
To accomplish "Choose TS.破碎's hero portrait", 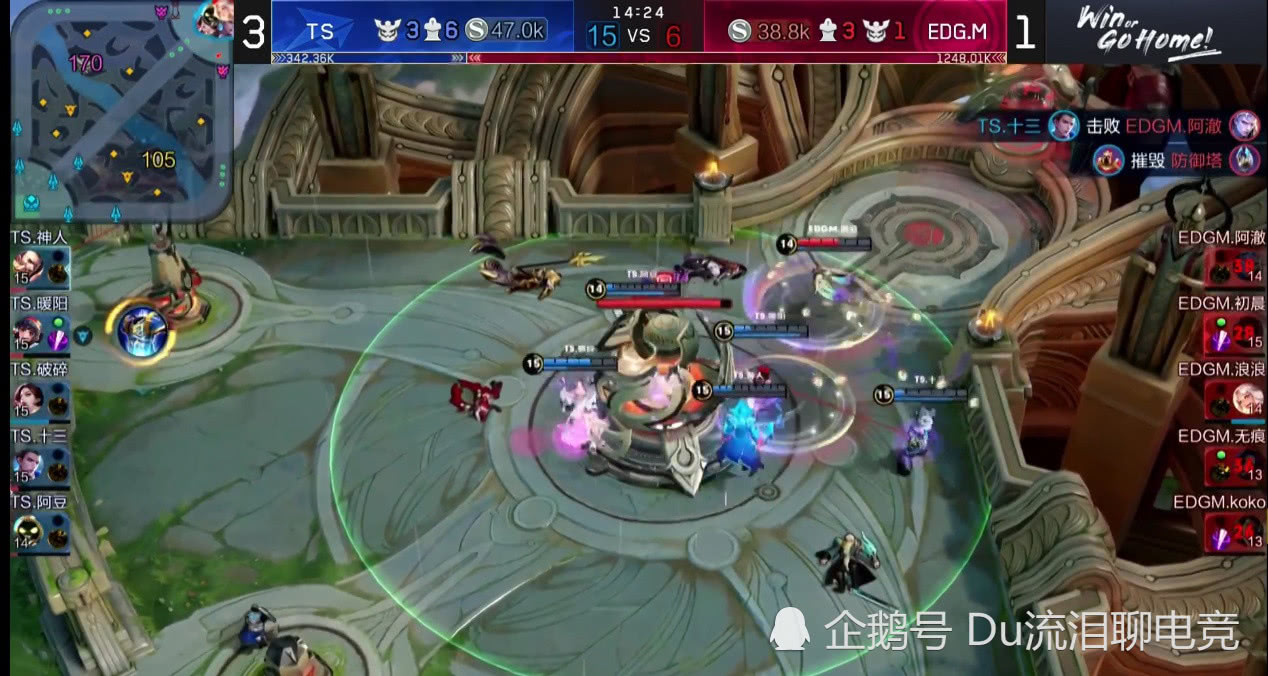I will [x=28, y=399].
